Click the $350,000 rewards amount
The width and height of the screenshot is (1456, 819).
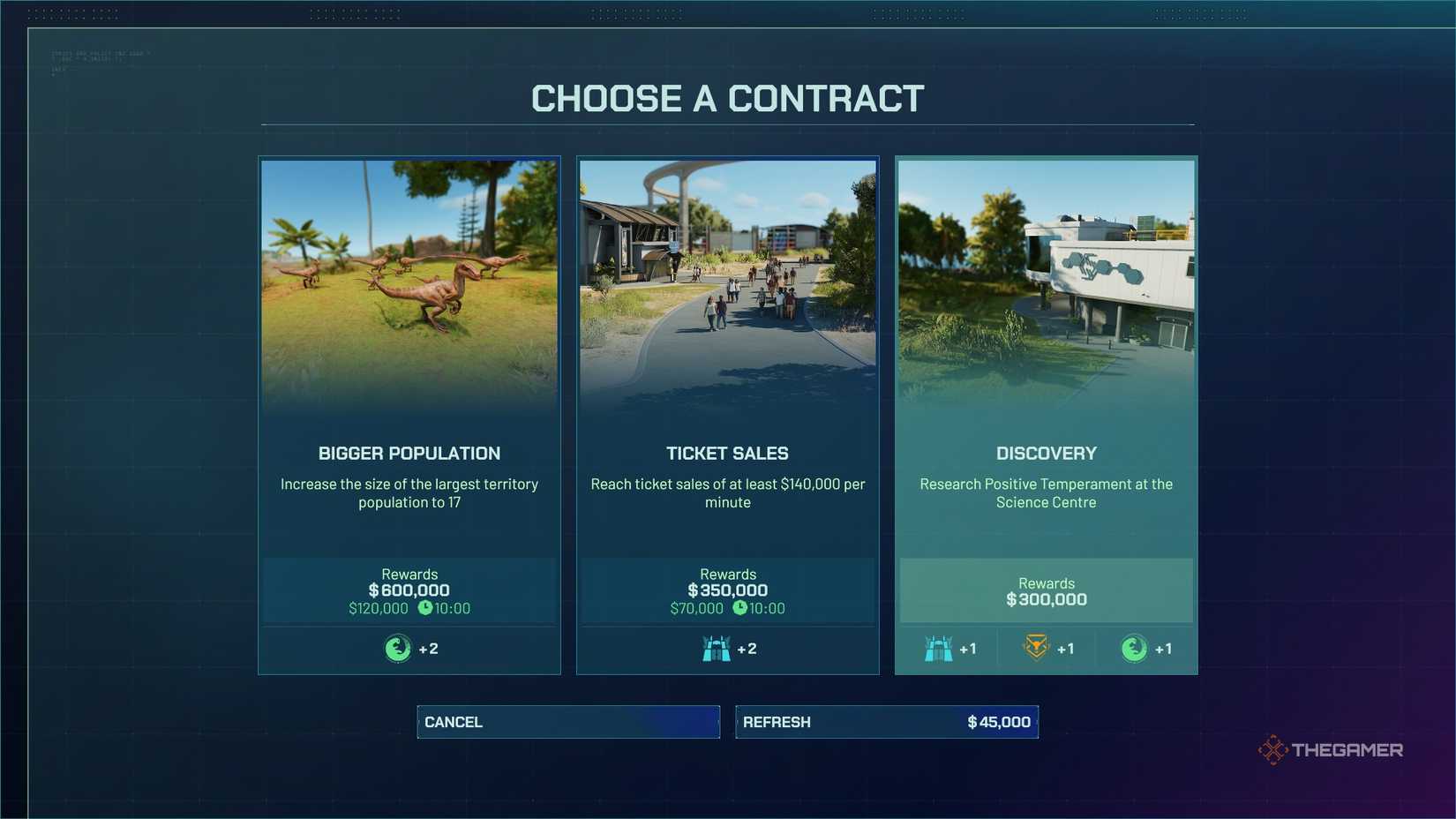click(x=727, y=590)
